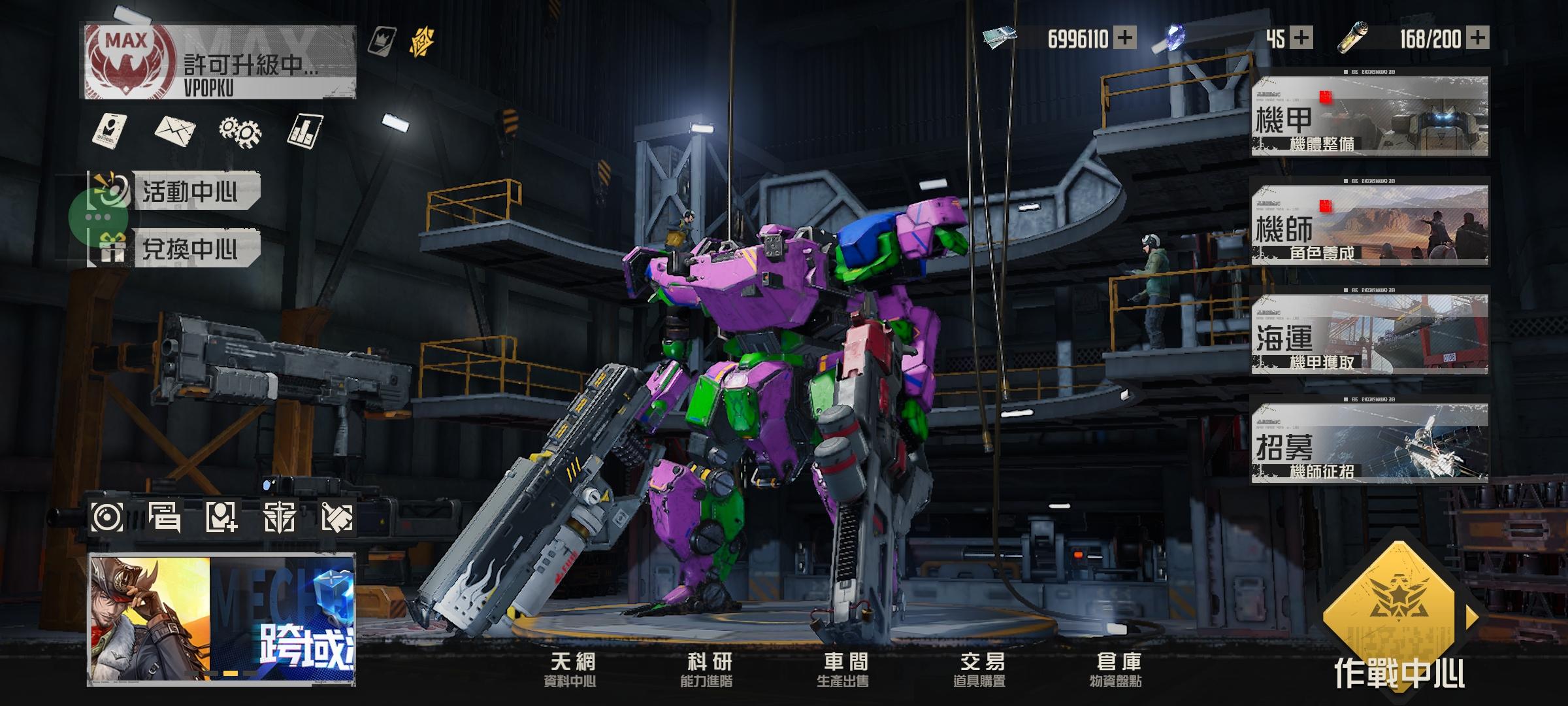1568x706 pixels.
Task: Go to 科研 research
Action: click(x=708, y=669)
